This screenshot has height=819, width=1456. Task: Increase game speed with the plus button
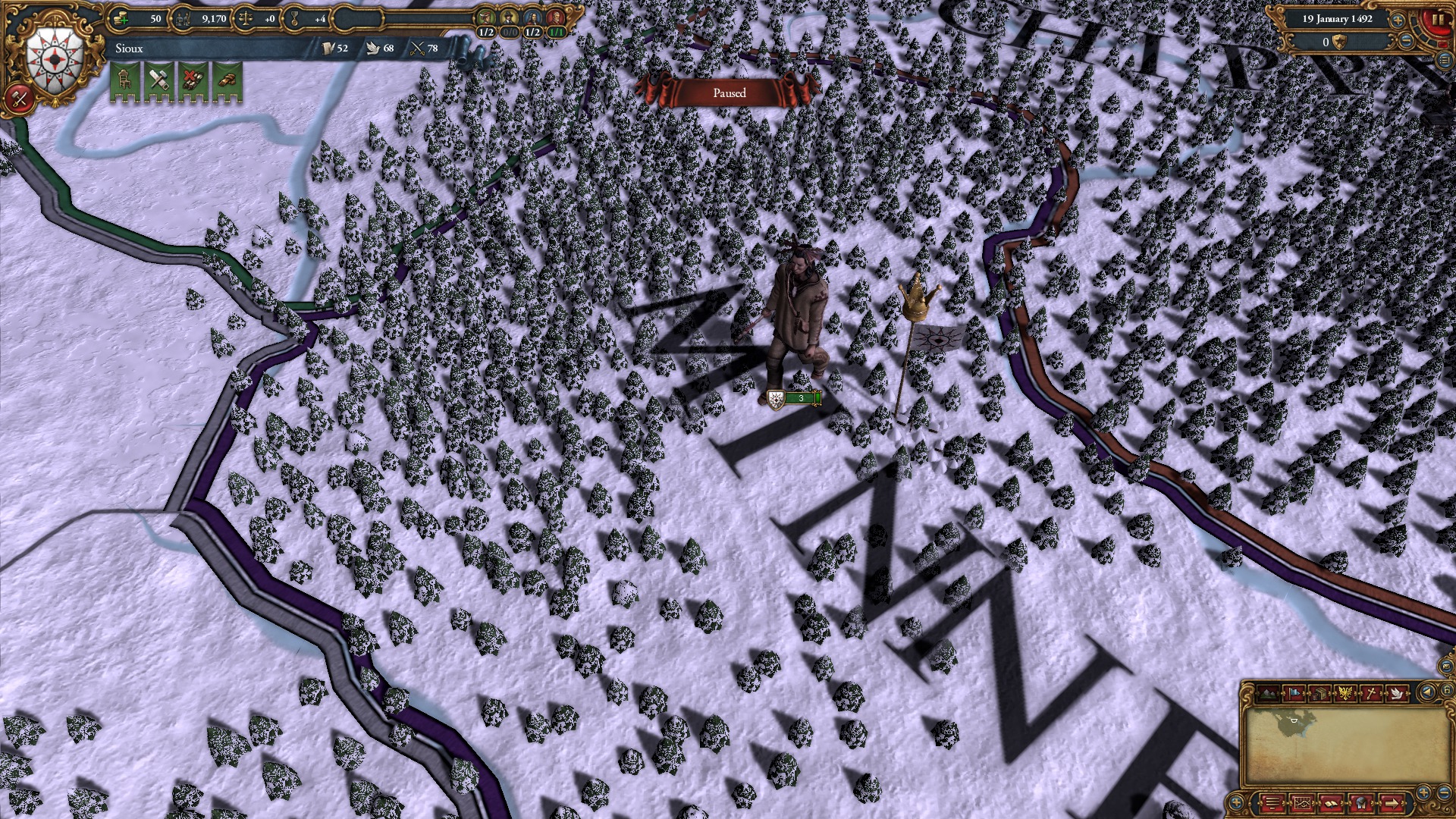pyautogui.click(x=1398, y=20)
